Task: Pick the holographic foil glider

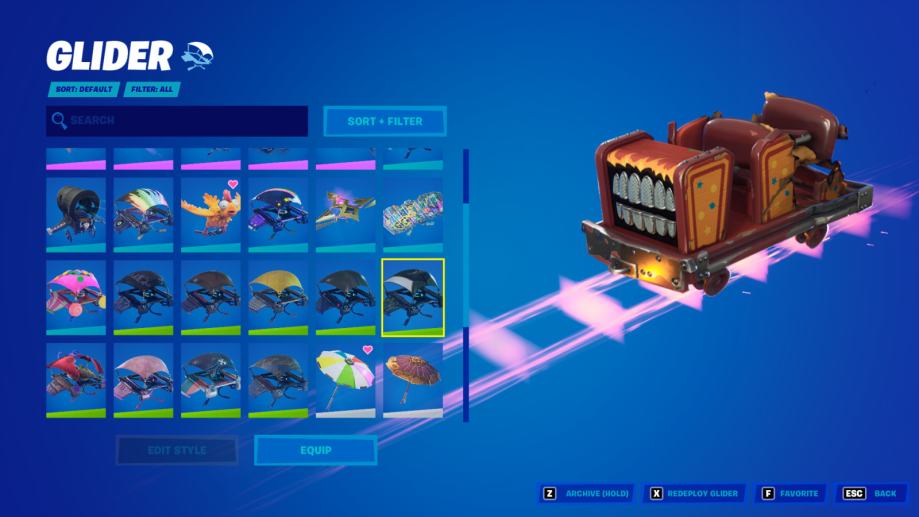Action: 412,214
